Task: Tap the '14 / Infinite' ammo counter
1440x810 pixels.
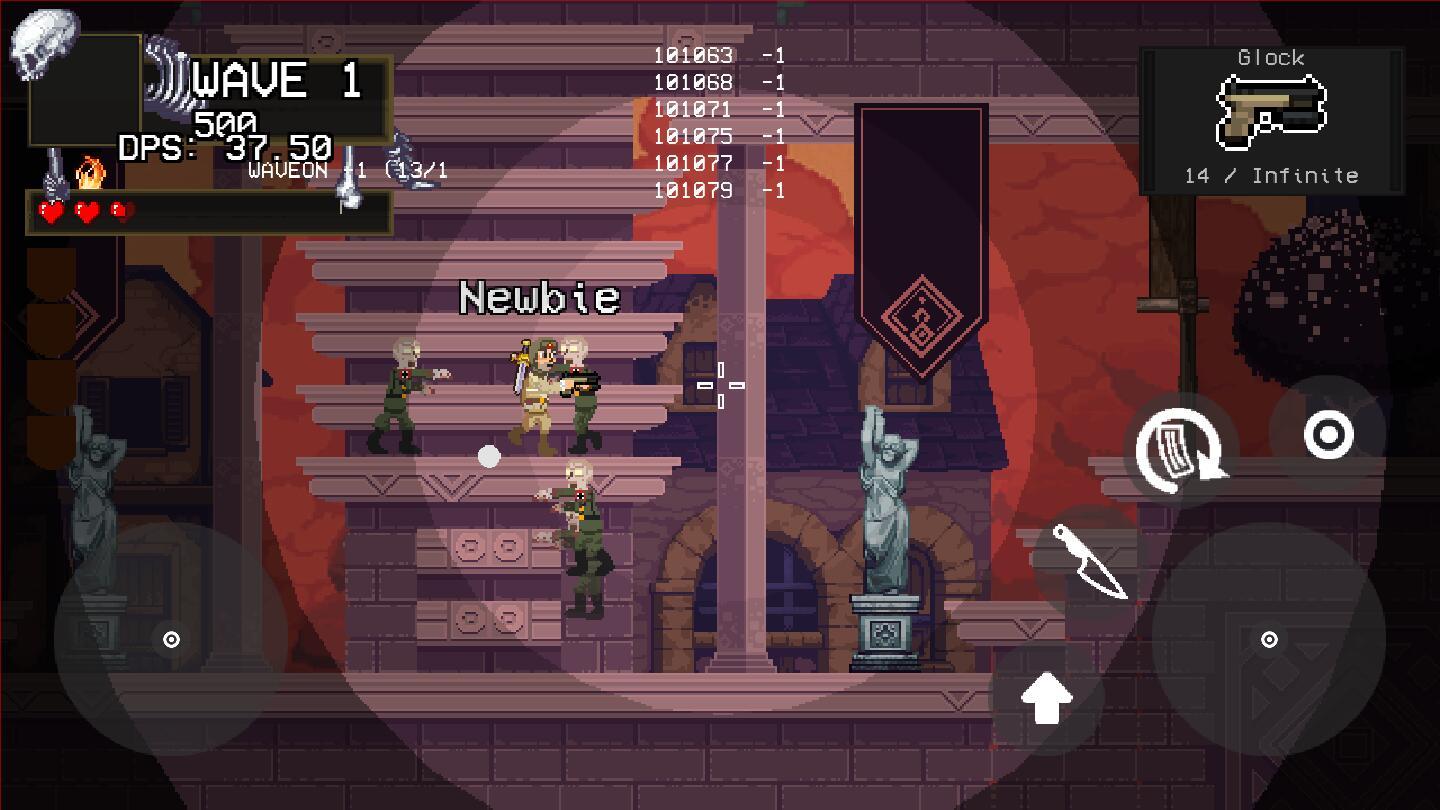Action: (x=1272, y=175)
